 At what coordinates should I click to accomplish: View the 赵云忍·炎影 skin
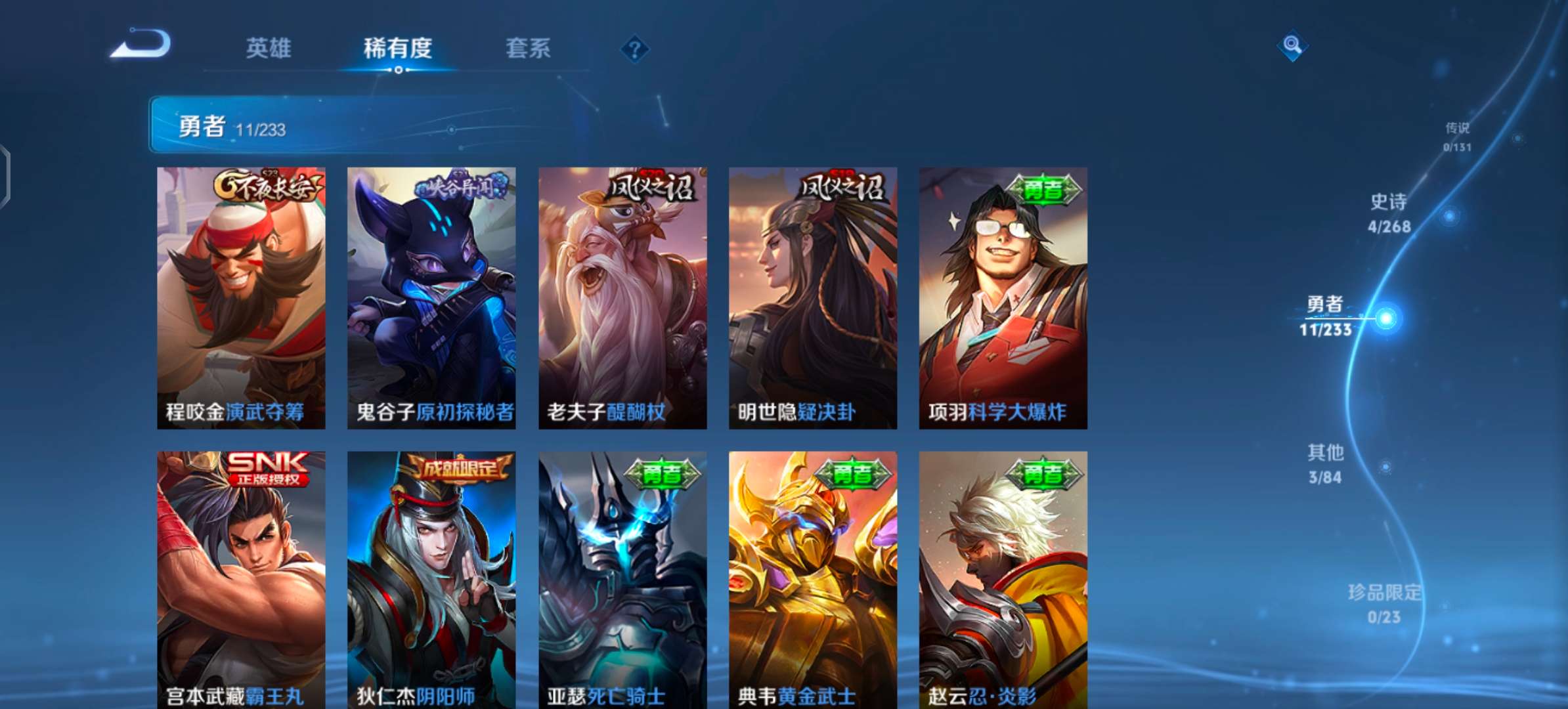click(1003, 578)
